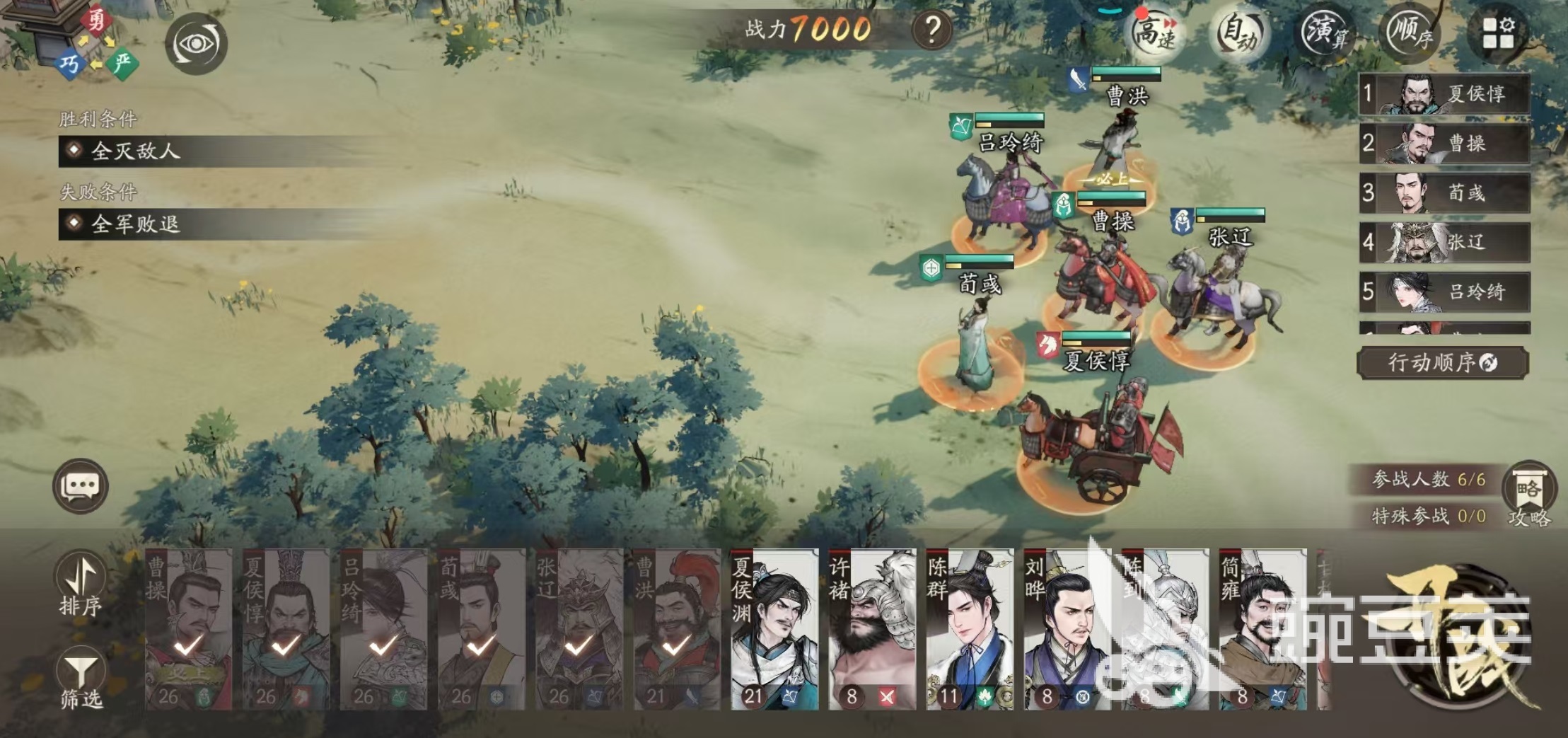This screenshot has width=1568, height=738.
Task: Select 吕玲绮 in turn order list
Action: 1444,292
